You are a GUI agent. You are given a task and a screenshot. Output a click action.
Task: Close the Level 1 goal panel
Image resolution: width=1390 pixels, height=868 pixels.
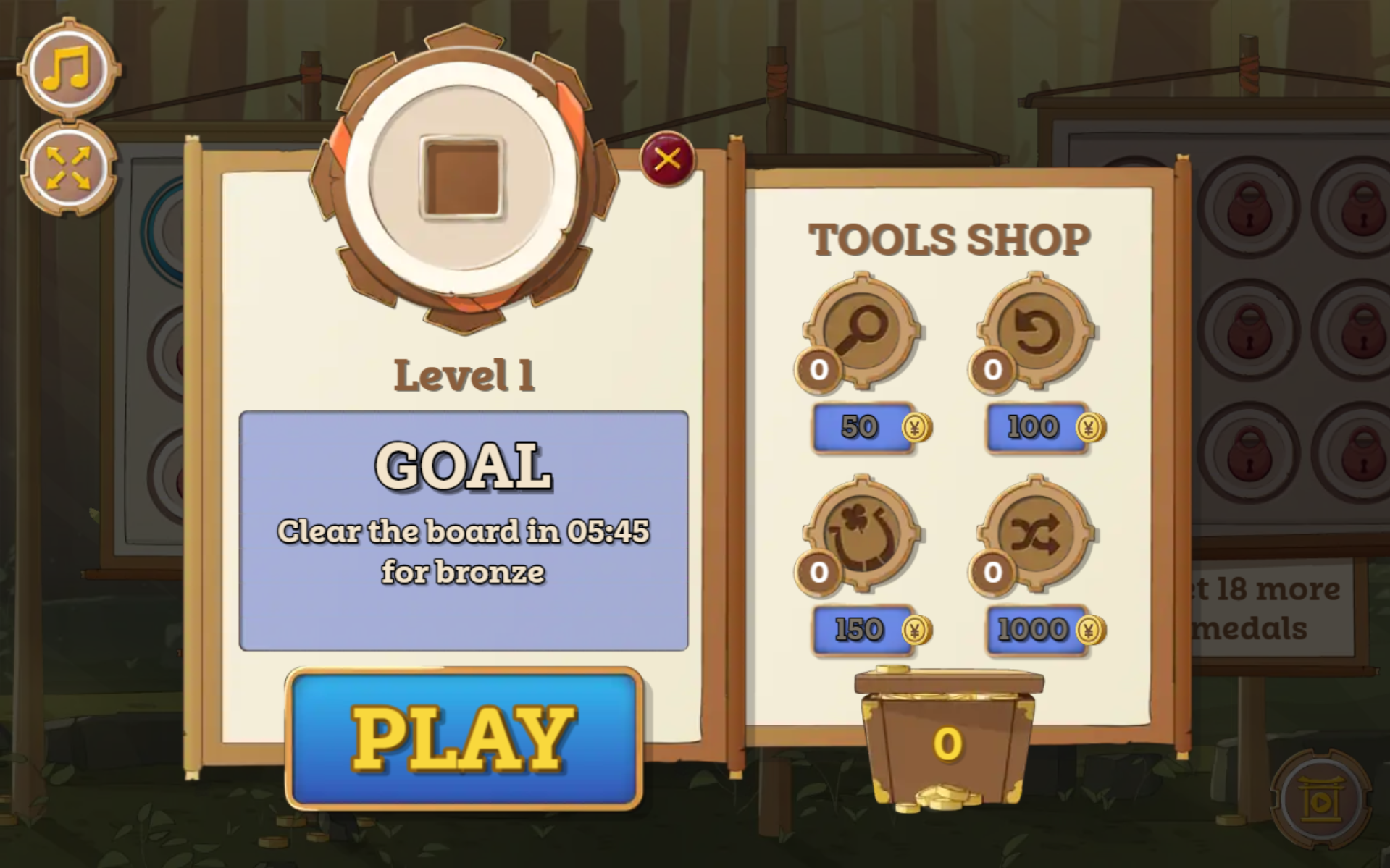pyautogui.click(x=667, y=159)
